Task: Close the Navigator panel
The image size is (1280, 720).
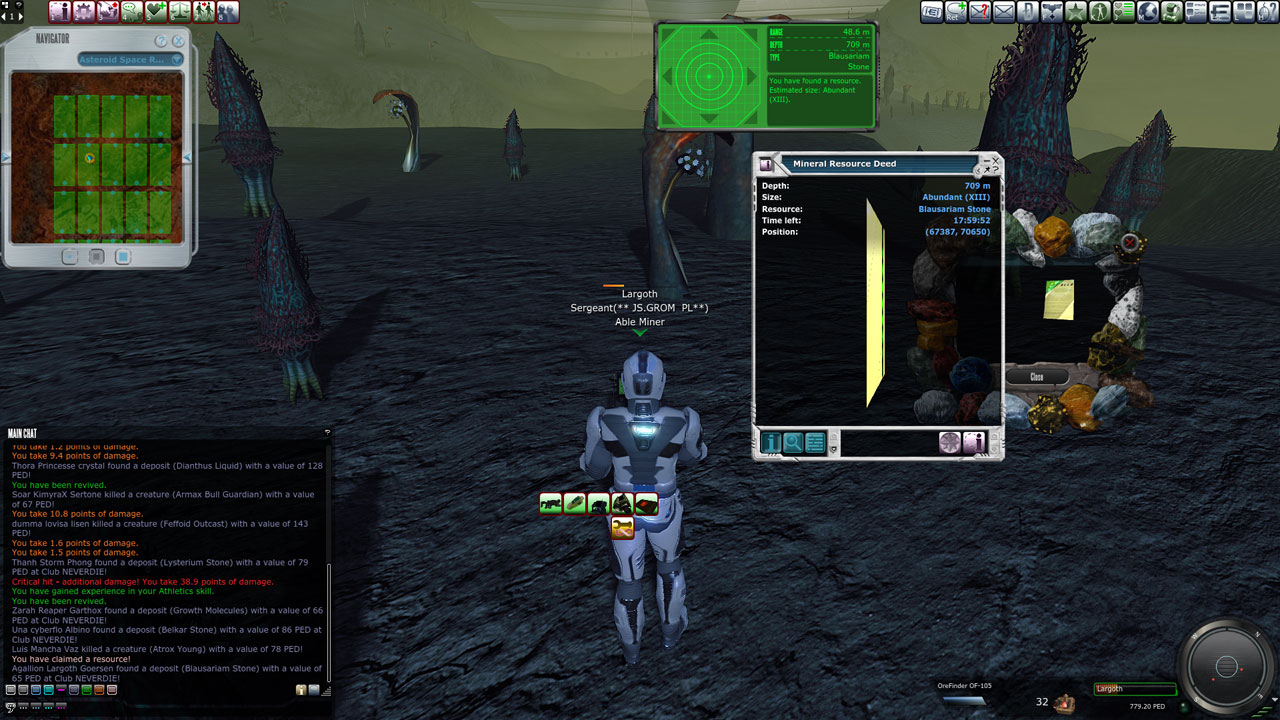Action: (x=178, y=41)
